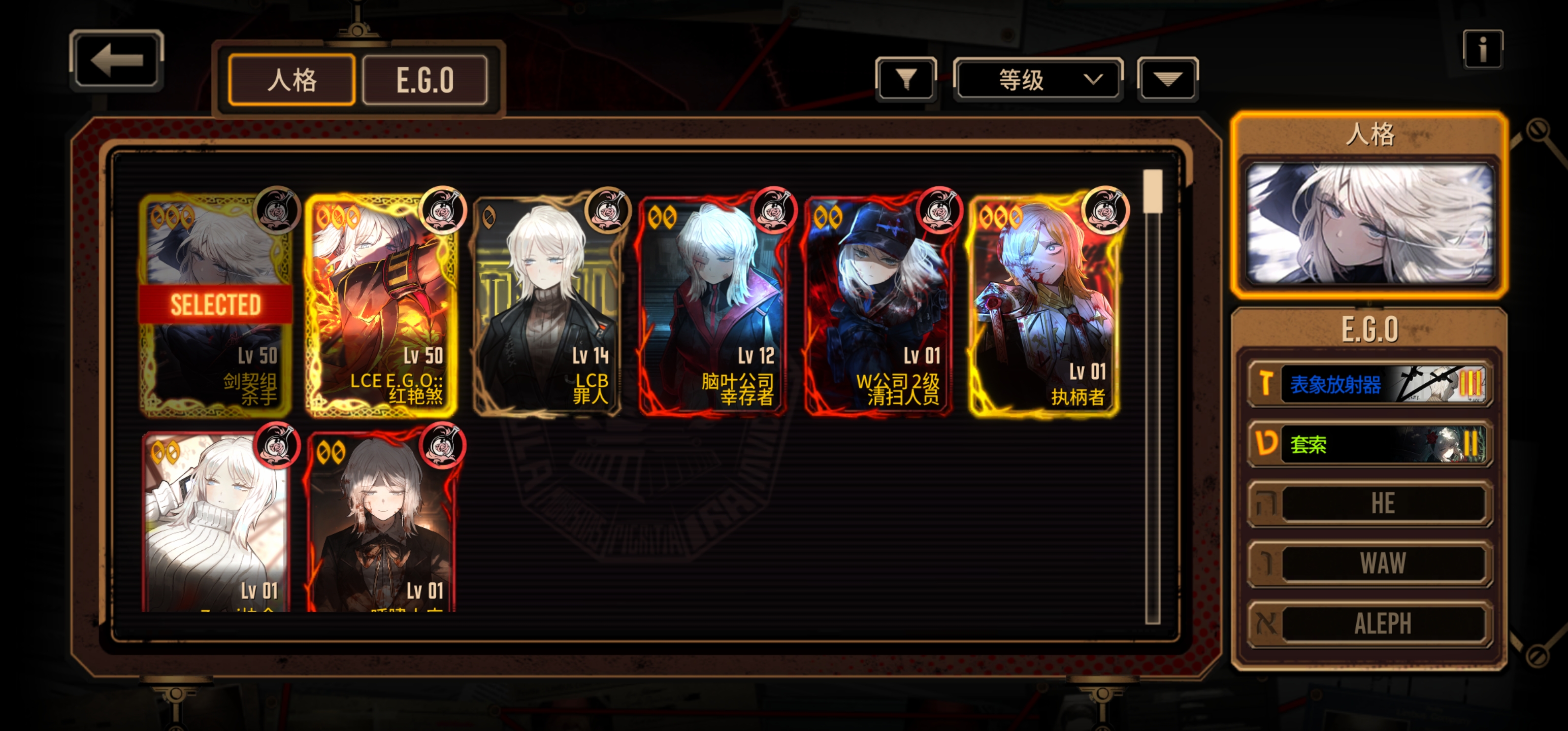1568x731 pixels.
Task: Select the 脑叶公司幸存者 card
Action: pyautogui.click(x=712, y=305)
